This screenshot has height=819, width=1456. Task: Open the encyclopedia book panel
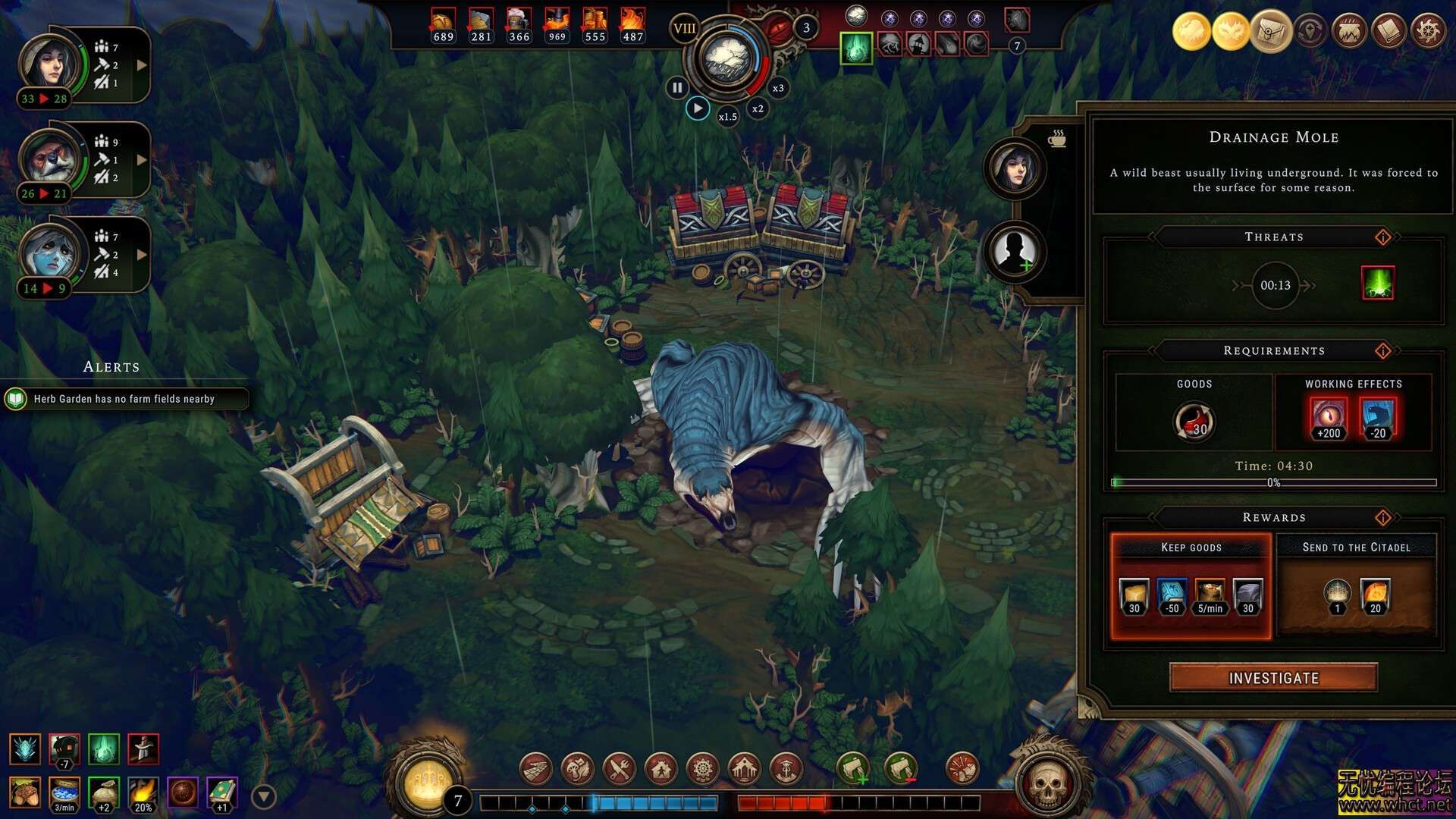[x=1389, y=31]
